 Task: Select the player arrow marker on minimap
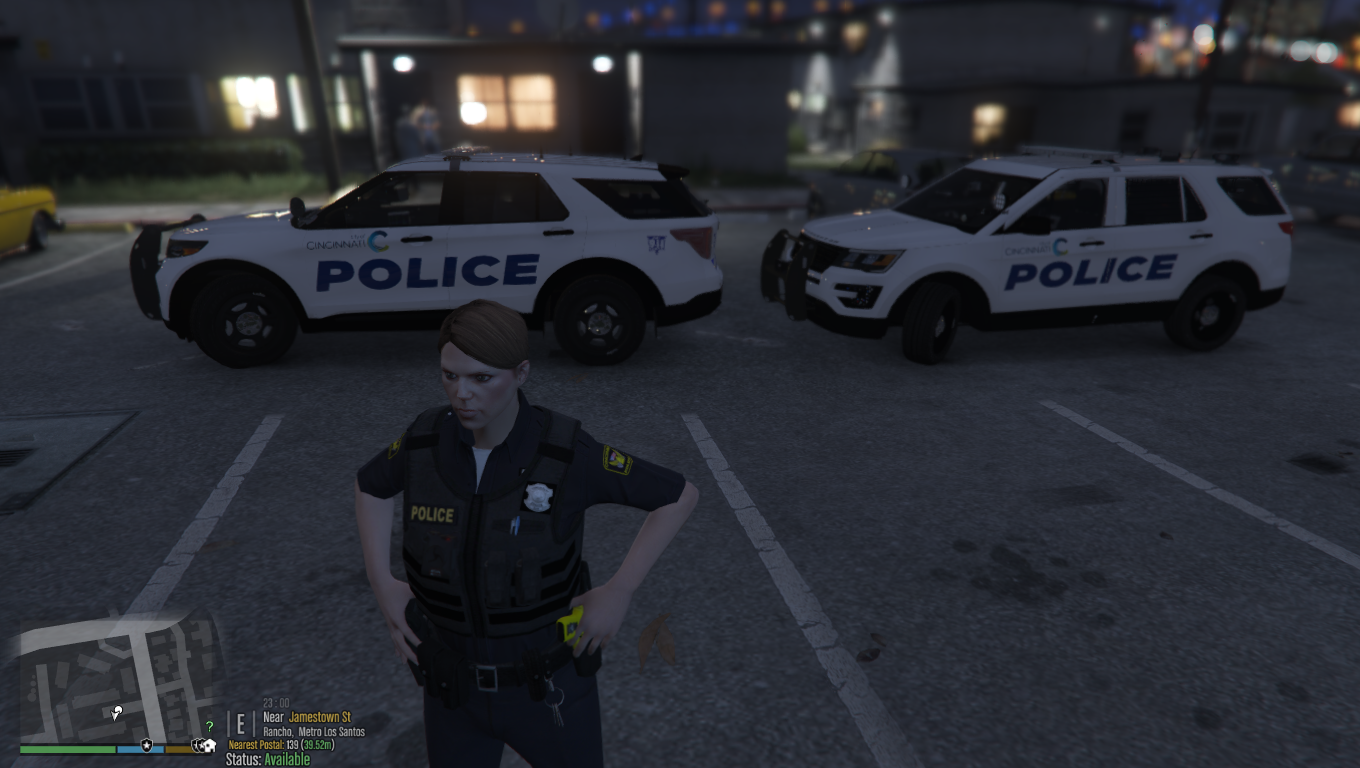pyautogui.click(x=117, y=712)
